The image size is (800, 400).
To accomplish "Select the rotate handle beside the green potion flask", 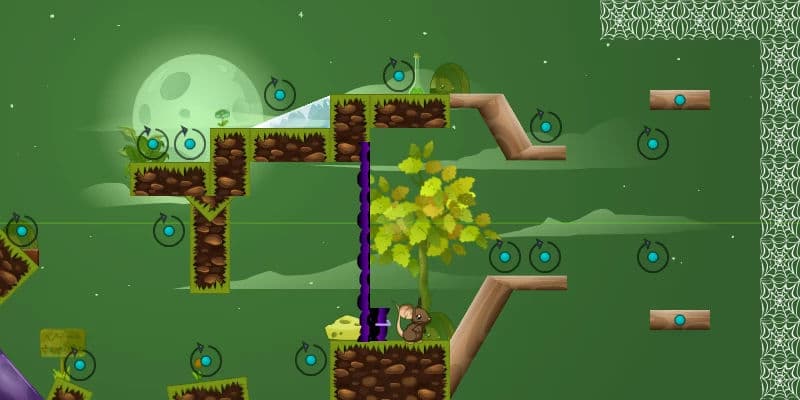I will (398, 75).
